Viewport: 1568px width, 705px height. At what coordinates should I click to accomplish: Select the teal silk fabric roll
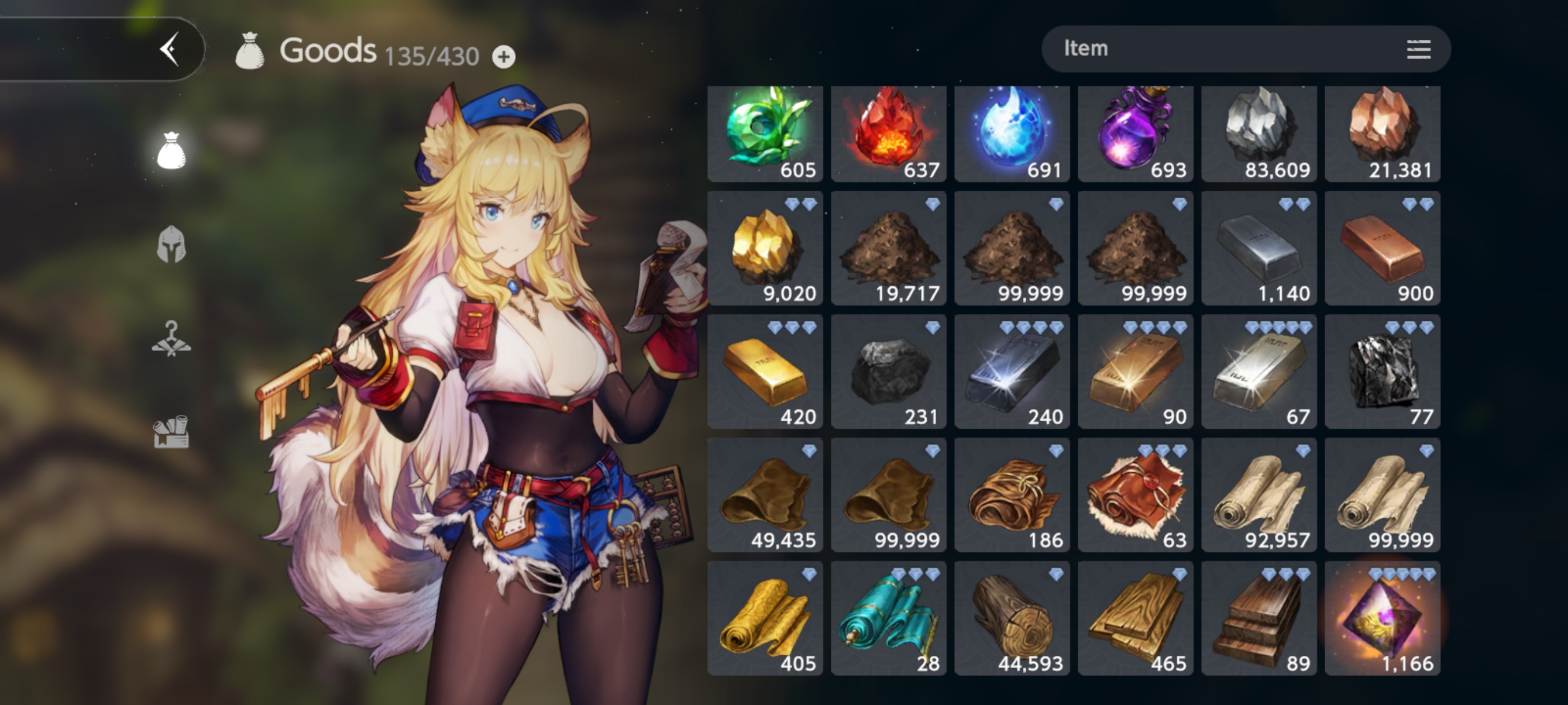[x=889, y=619]
